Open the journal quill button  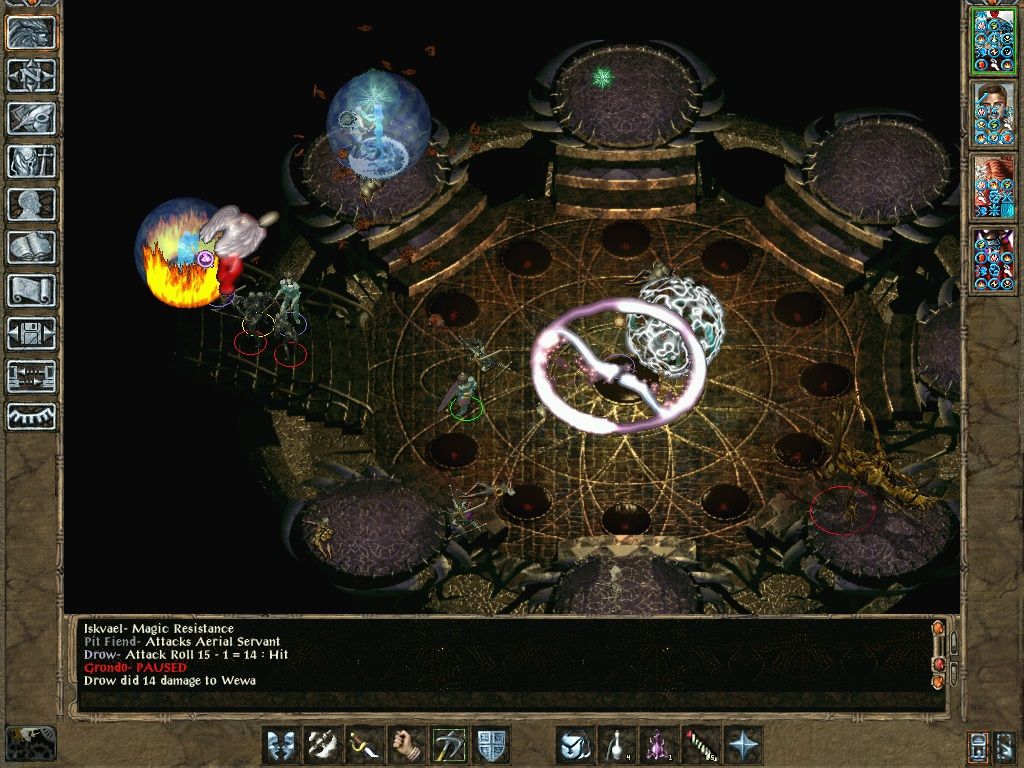(32, 118)
